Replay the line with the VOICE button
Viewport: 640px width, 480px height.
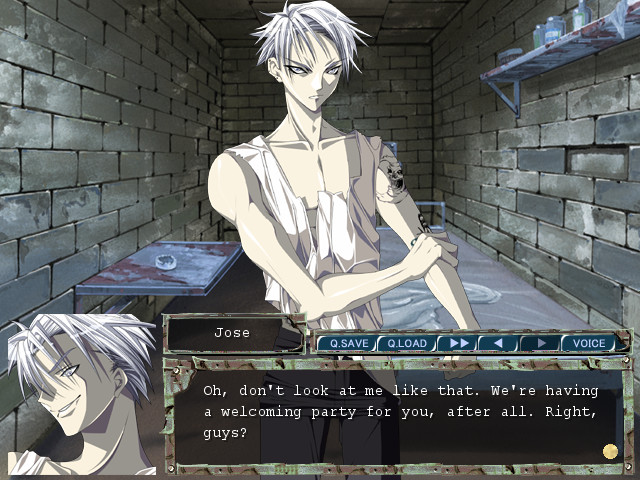coord(588,343)
